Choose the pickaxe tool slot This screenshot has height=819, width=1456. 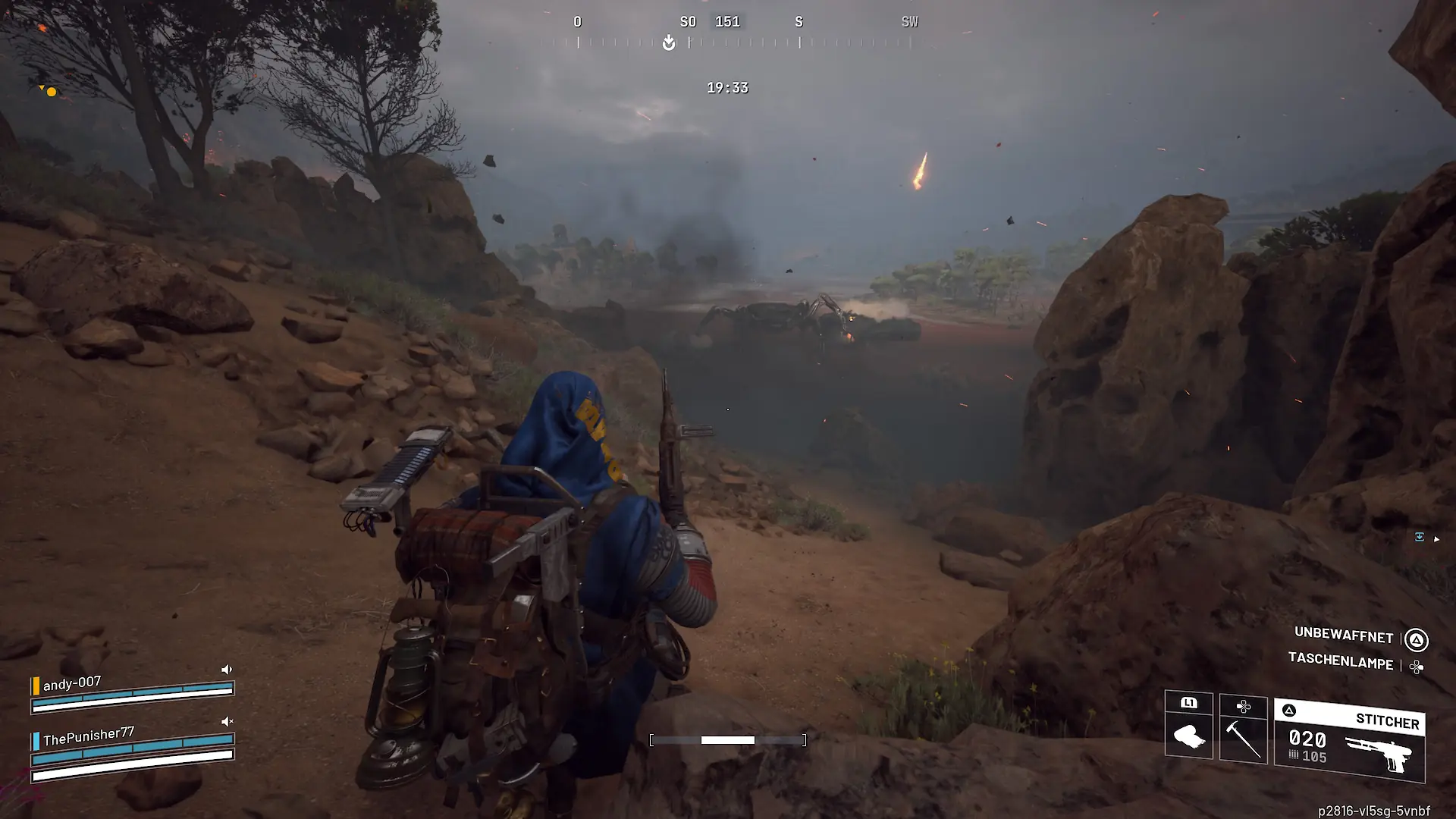tap(1243, 730)
